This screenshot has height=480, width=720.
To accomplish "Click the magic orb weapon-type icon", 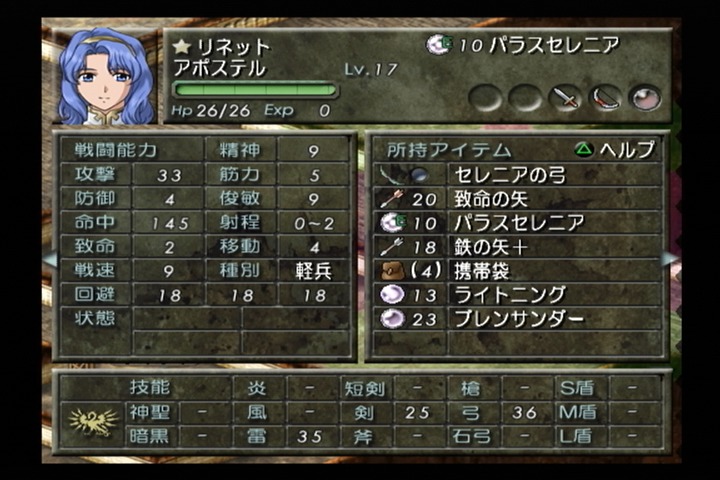I will click(x=645, y=98).
